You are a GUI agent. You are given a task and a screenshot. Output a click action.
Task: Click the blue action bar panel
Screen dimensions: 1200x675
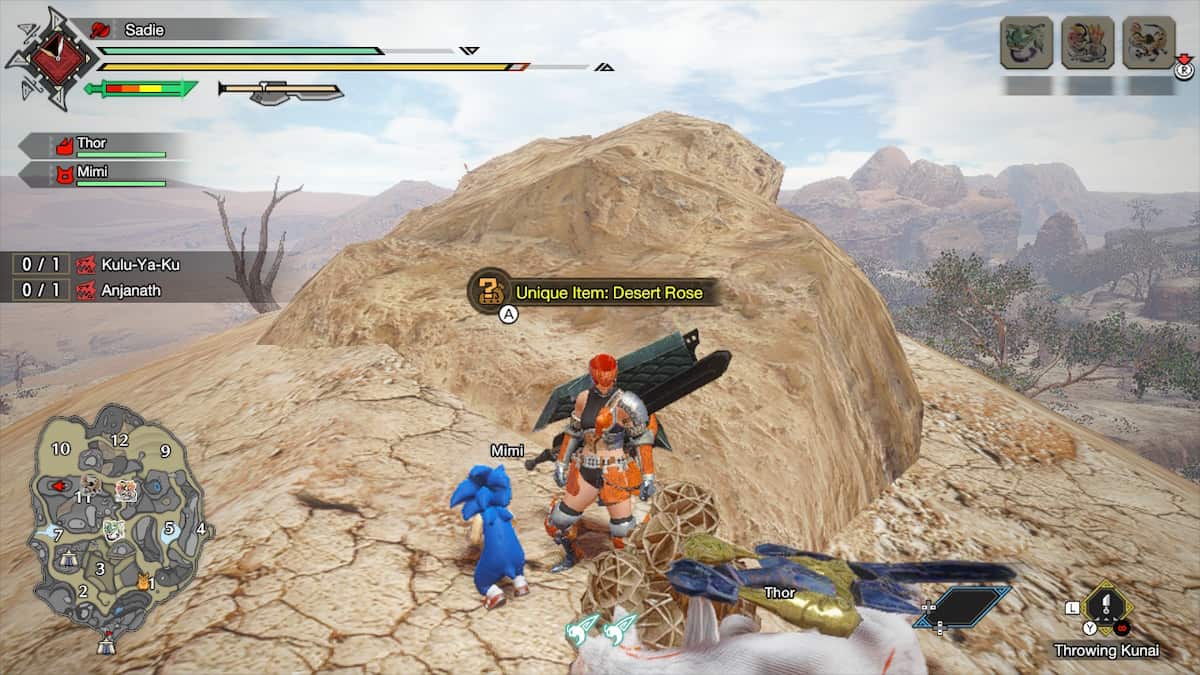point(962,606)
